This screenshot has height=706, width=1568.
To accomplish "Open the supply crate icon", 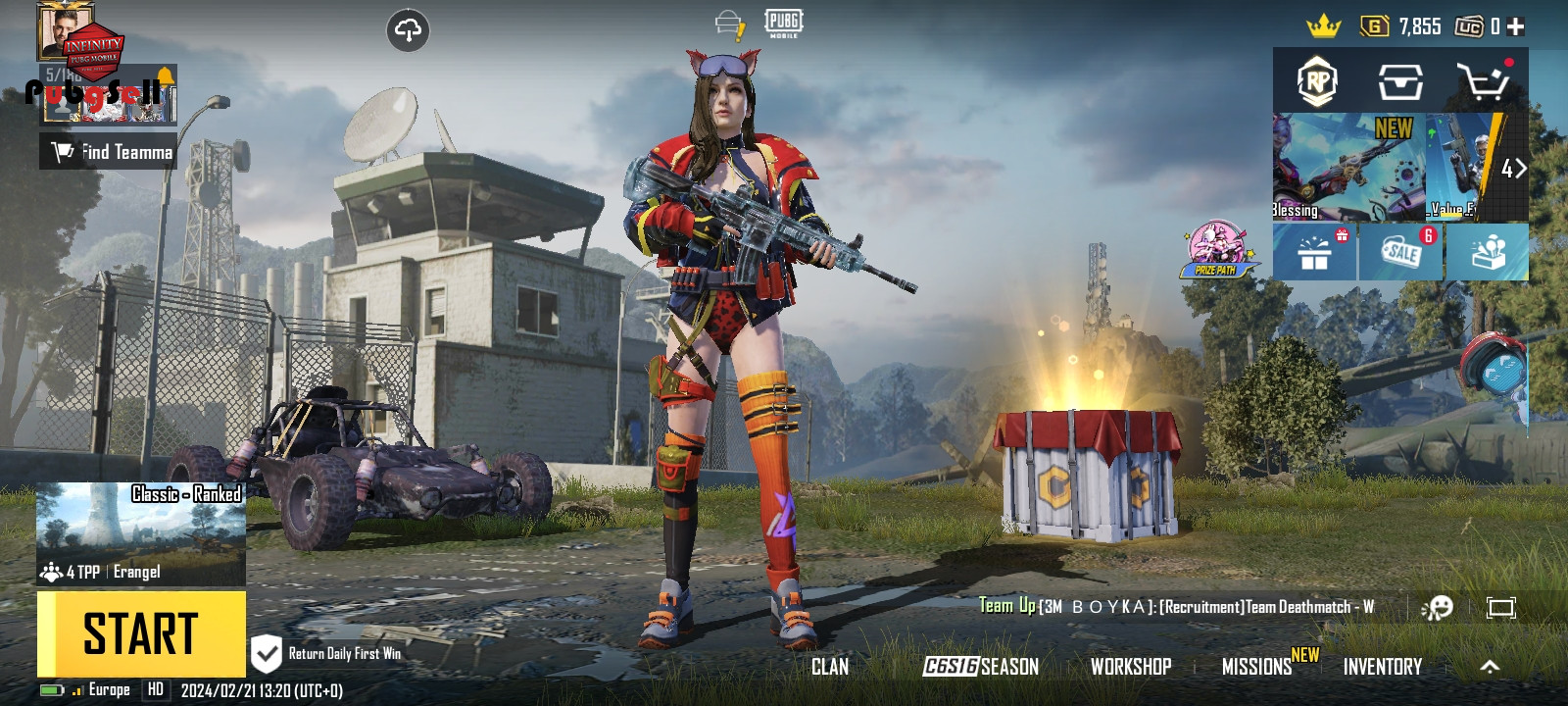I will tap(1400, 82).
